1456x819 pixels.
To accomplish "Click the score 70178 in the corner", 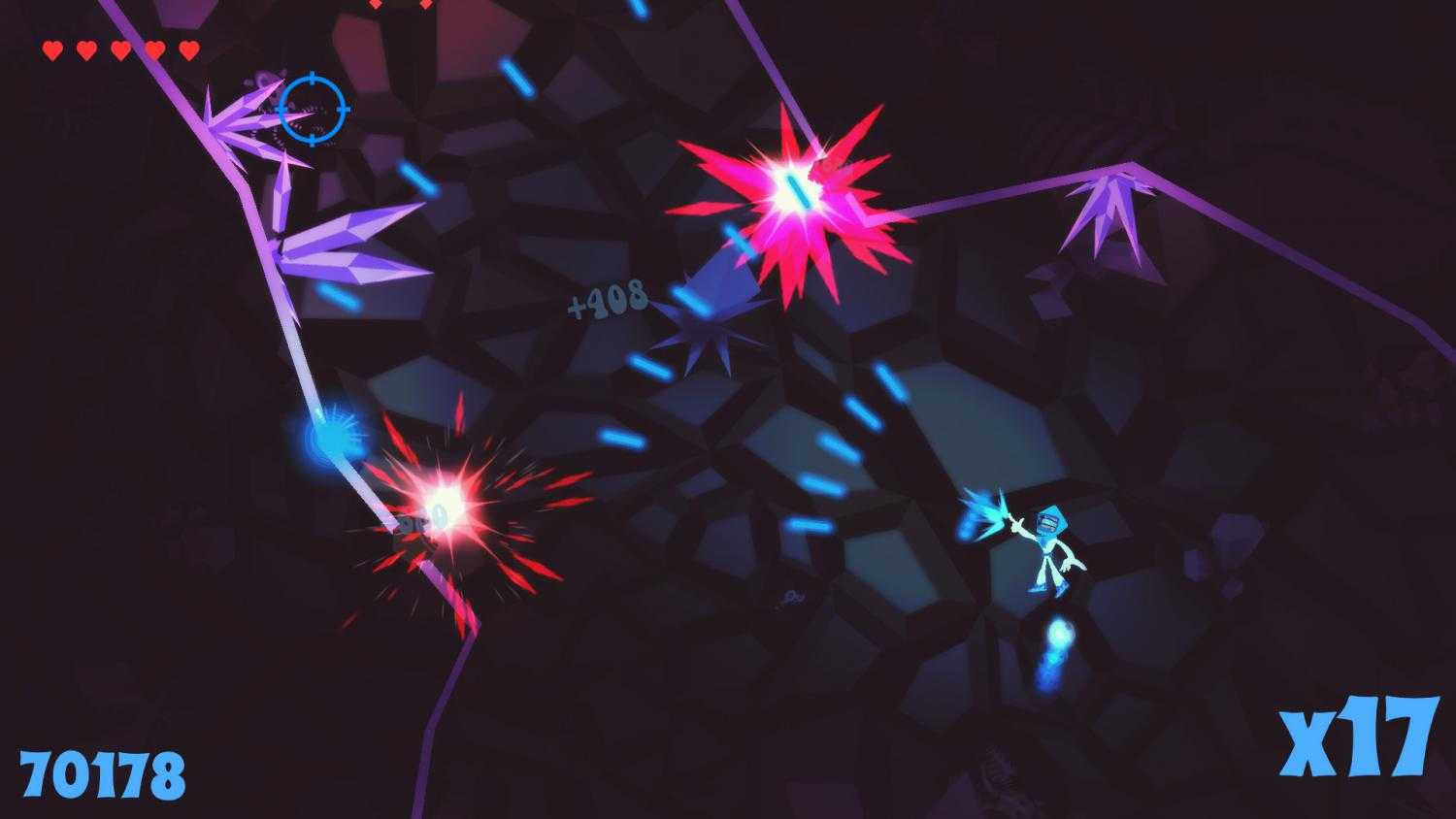I will pyautogui.click(x=101, y=771).
